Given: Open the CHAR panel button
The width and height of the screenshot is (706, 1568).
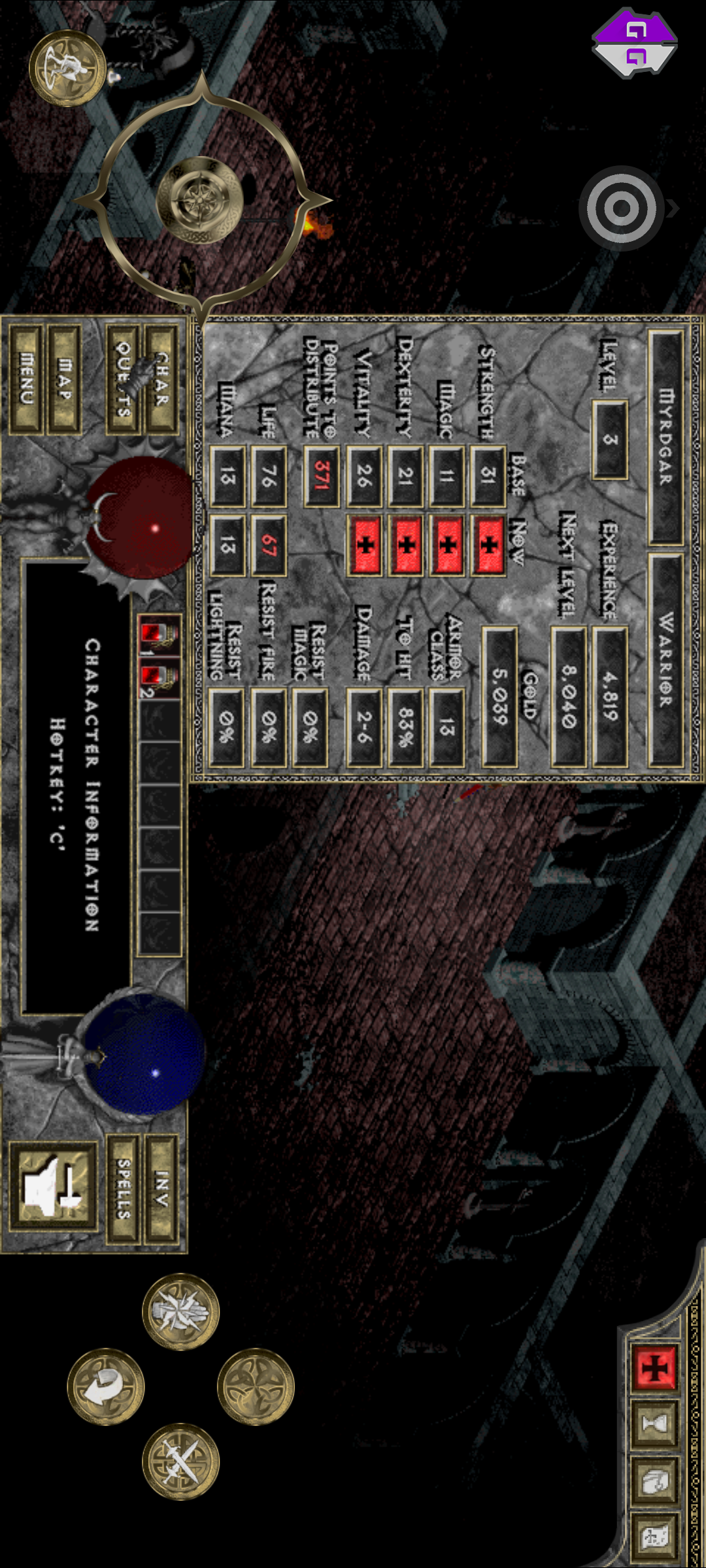Looking at the screenshot, I should click(161, 380).
